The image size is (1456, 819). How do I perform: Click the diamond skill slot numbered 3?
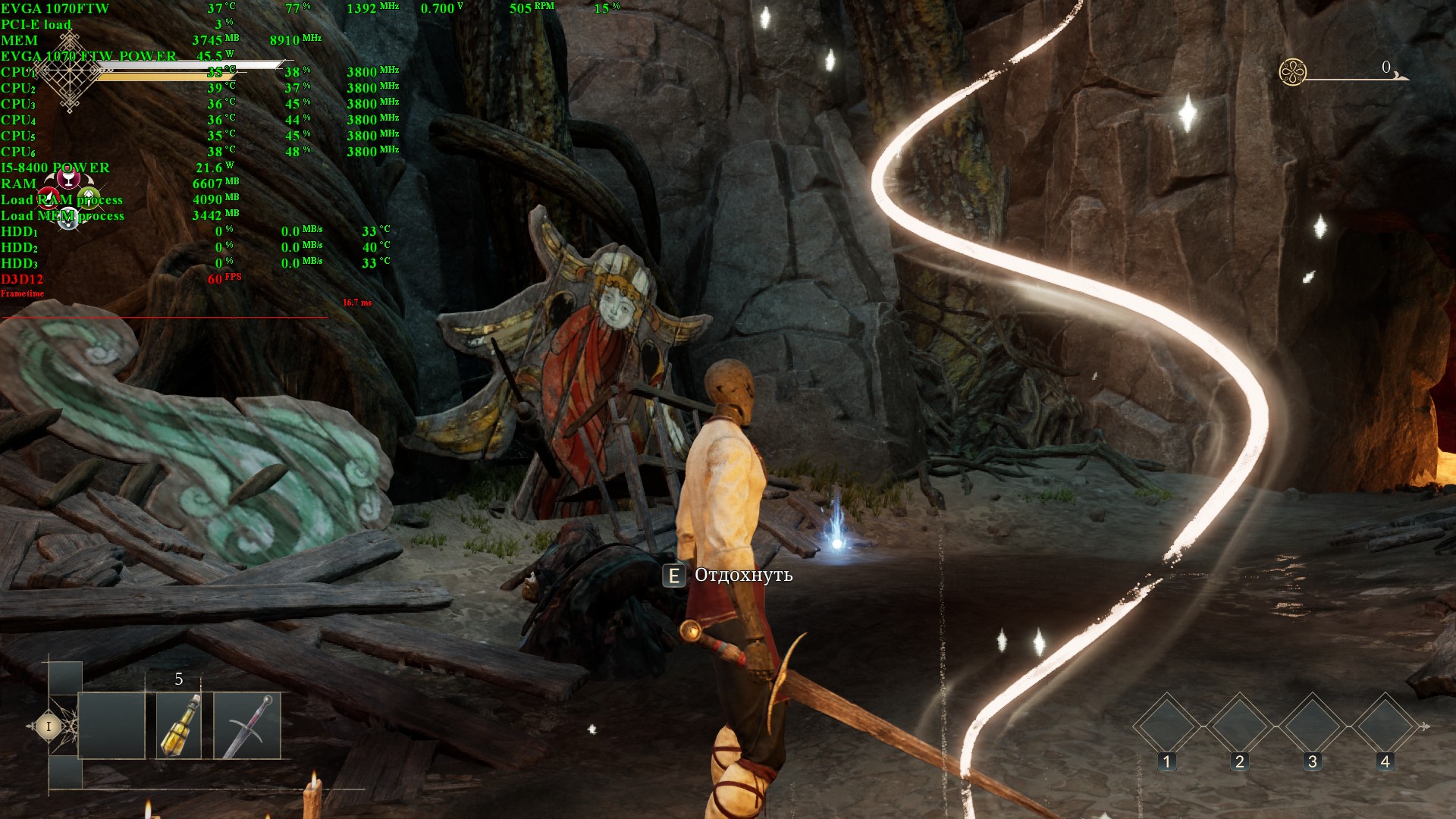pyautogui.click(x=1312, y=726)
